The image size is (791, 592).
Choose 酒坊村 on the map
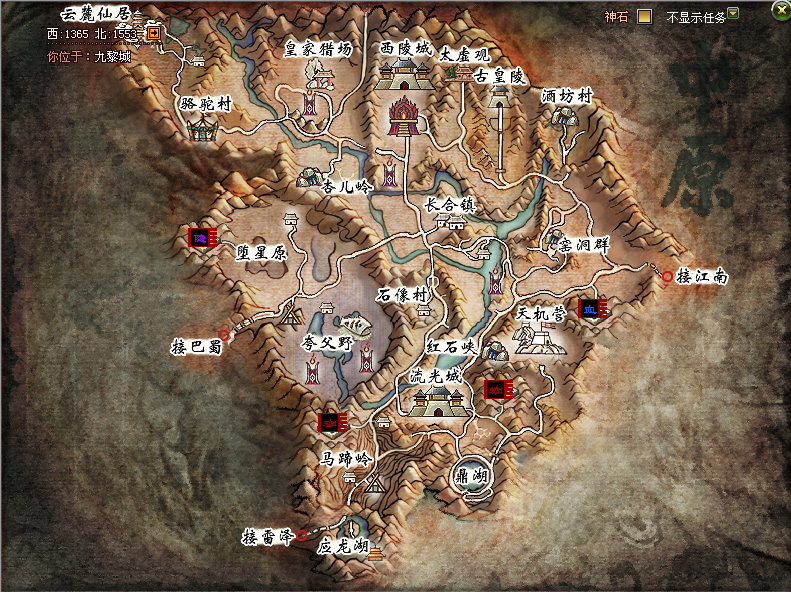point(567,97)
